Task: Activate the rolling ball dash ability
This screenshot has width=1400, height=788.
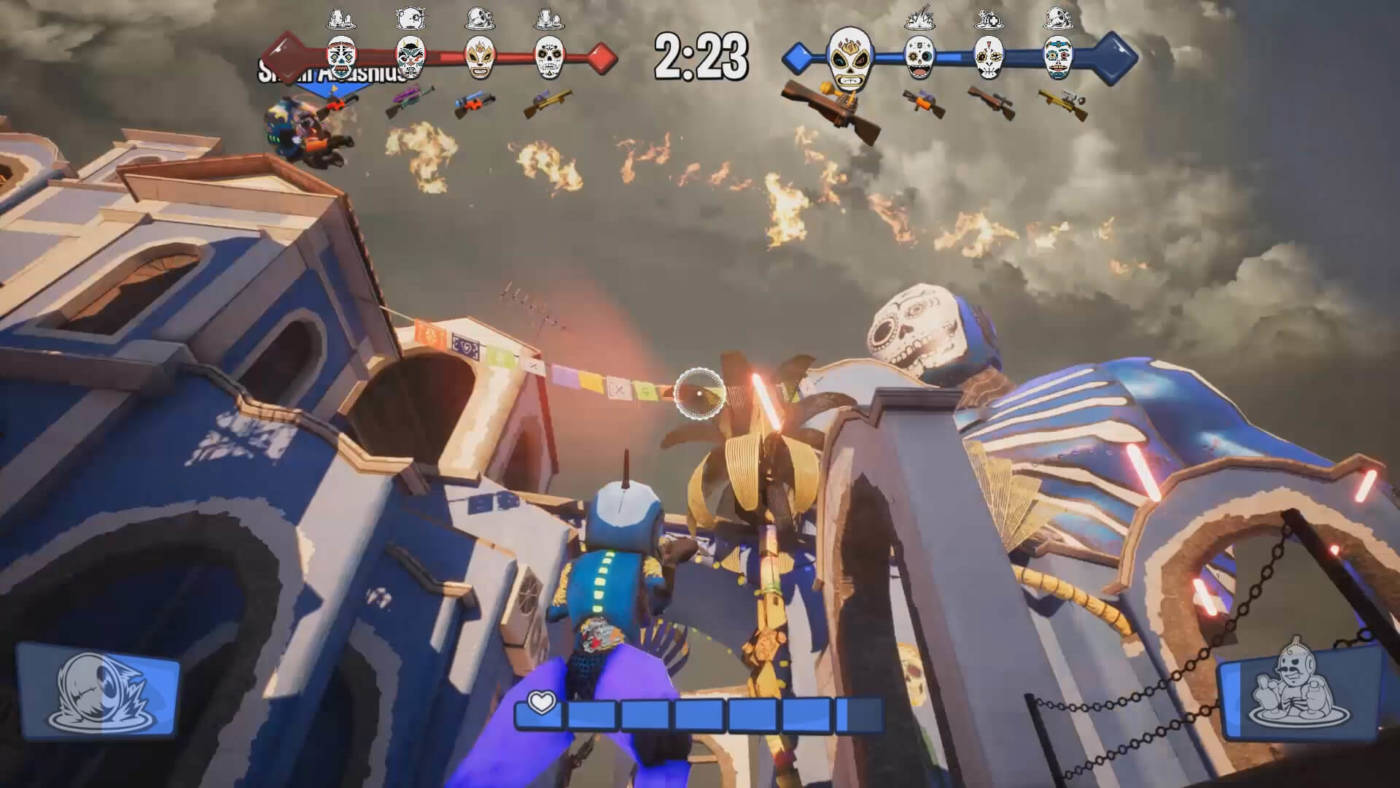Action: coord(98,690)
